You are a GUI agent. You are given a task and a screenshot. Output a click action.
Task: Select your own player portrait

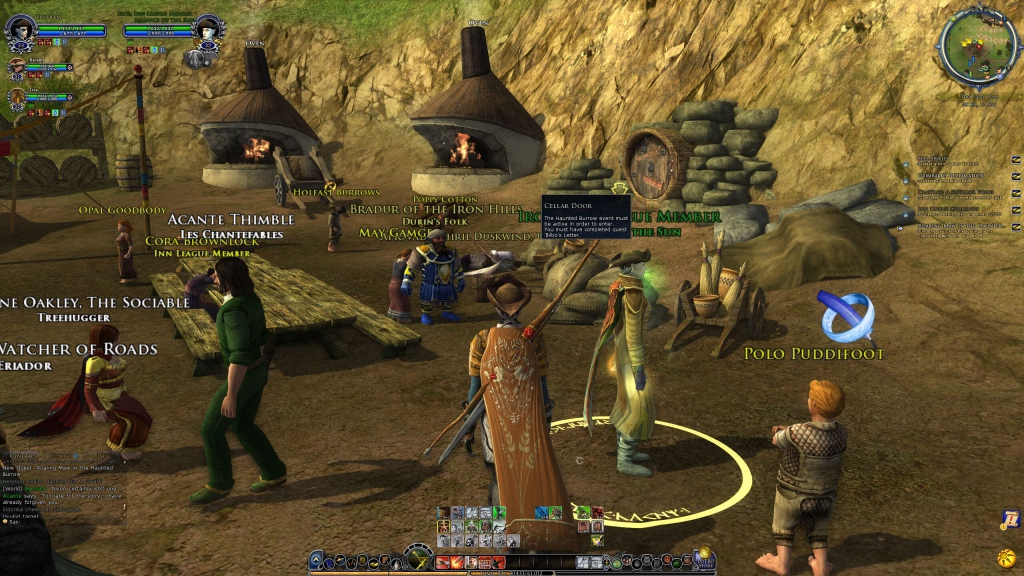[21, 32]
